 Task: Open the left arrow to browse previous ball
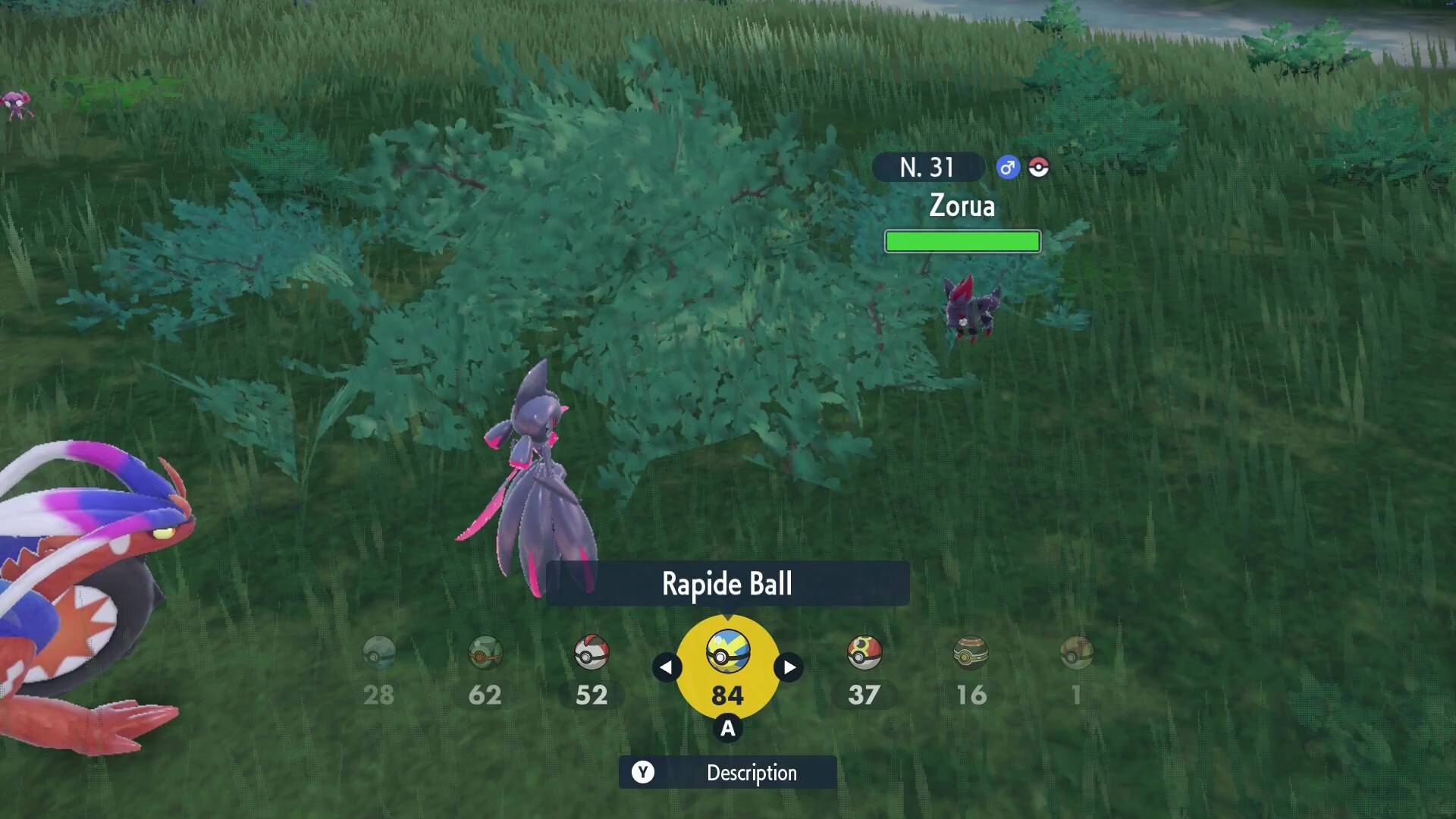coord(667,667)
